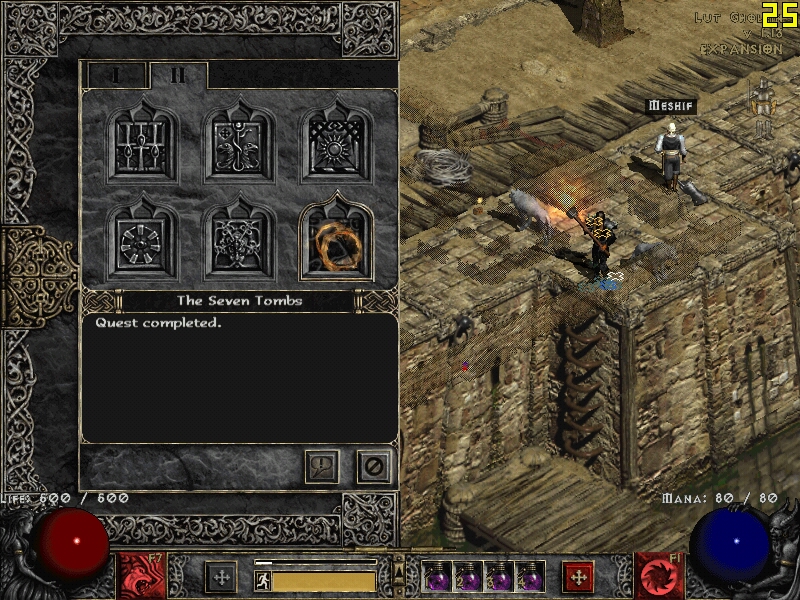Toggle the run/walk button
This screenshot has height=600, width=800.
(263, 581)
